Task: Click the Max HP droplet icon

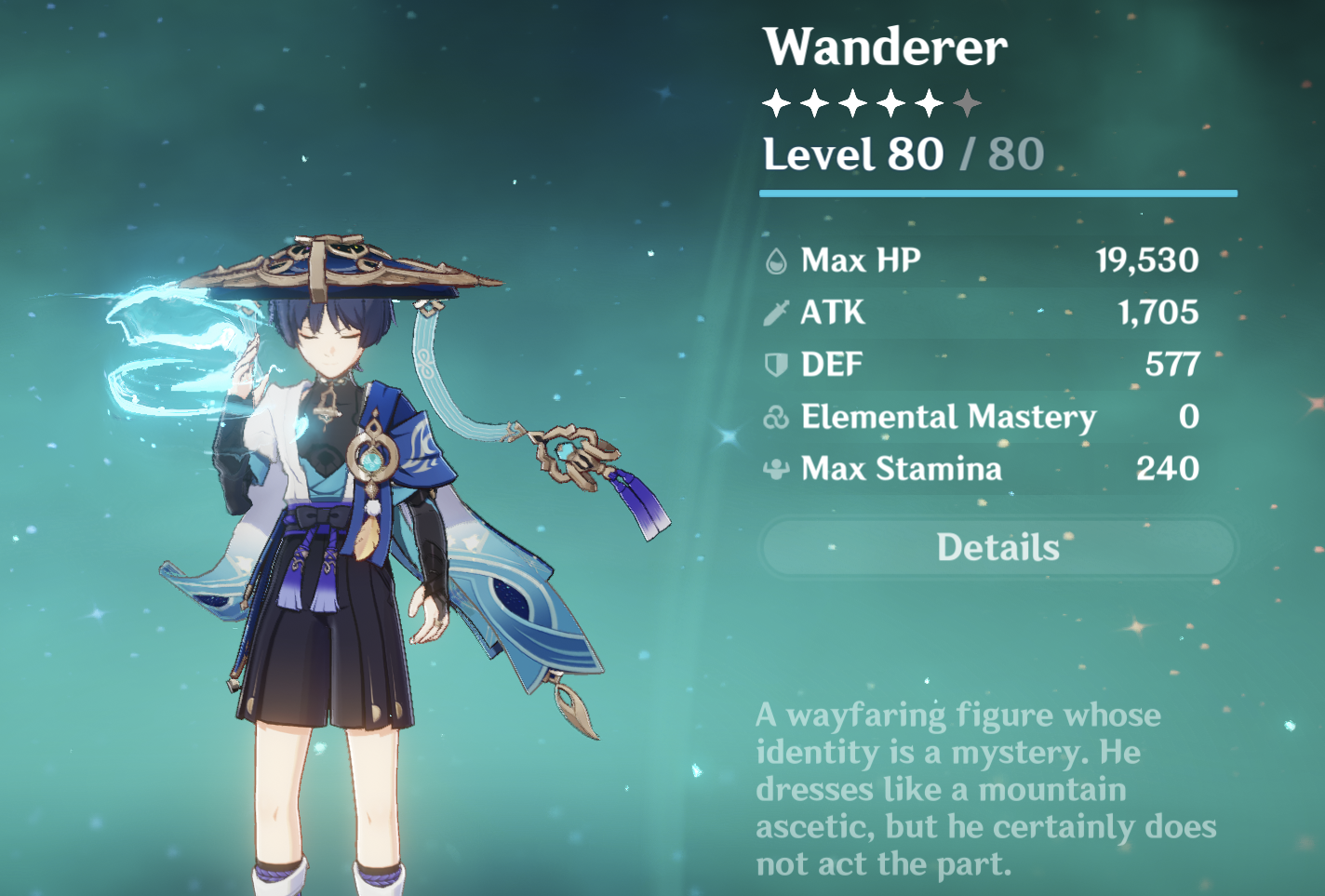Action: [x=776, y=260]
